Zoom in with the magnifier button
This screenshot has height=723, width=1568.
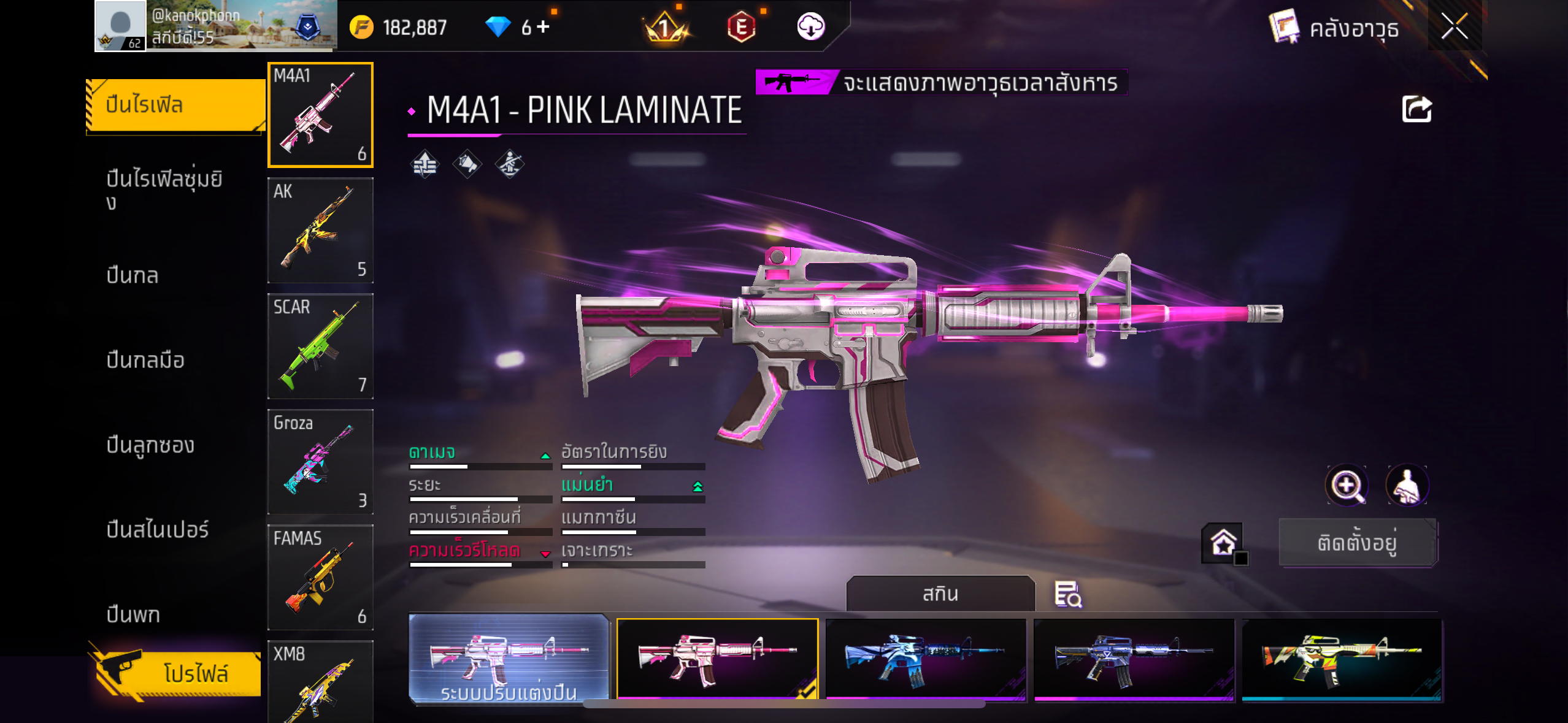tap(1346, 485)
